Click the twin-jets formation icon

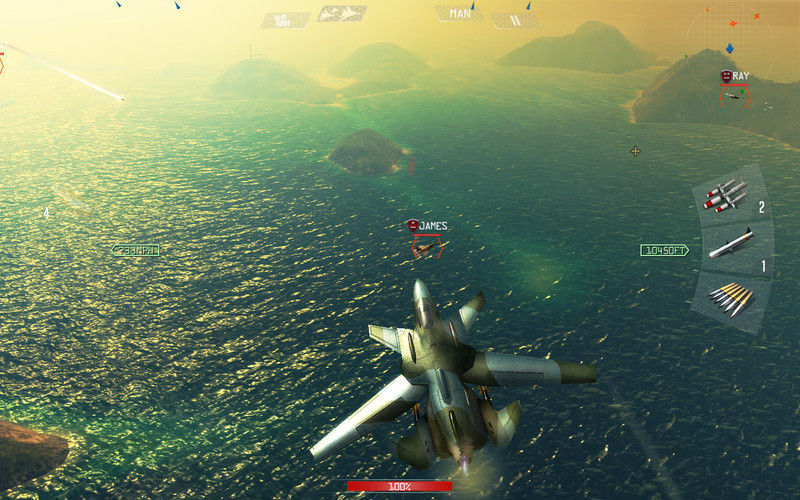point(341,14)
